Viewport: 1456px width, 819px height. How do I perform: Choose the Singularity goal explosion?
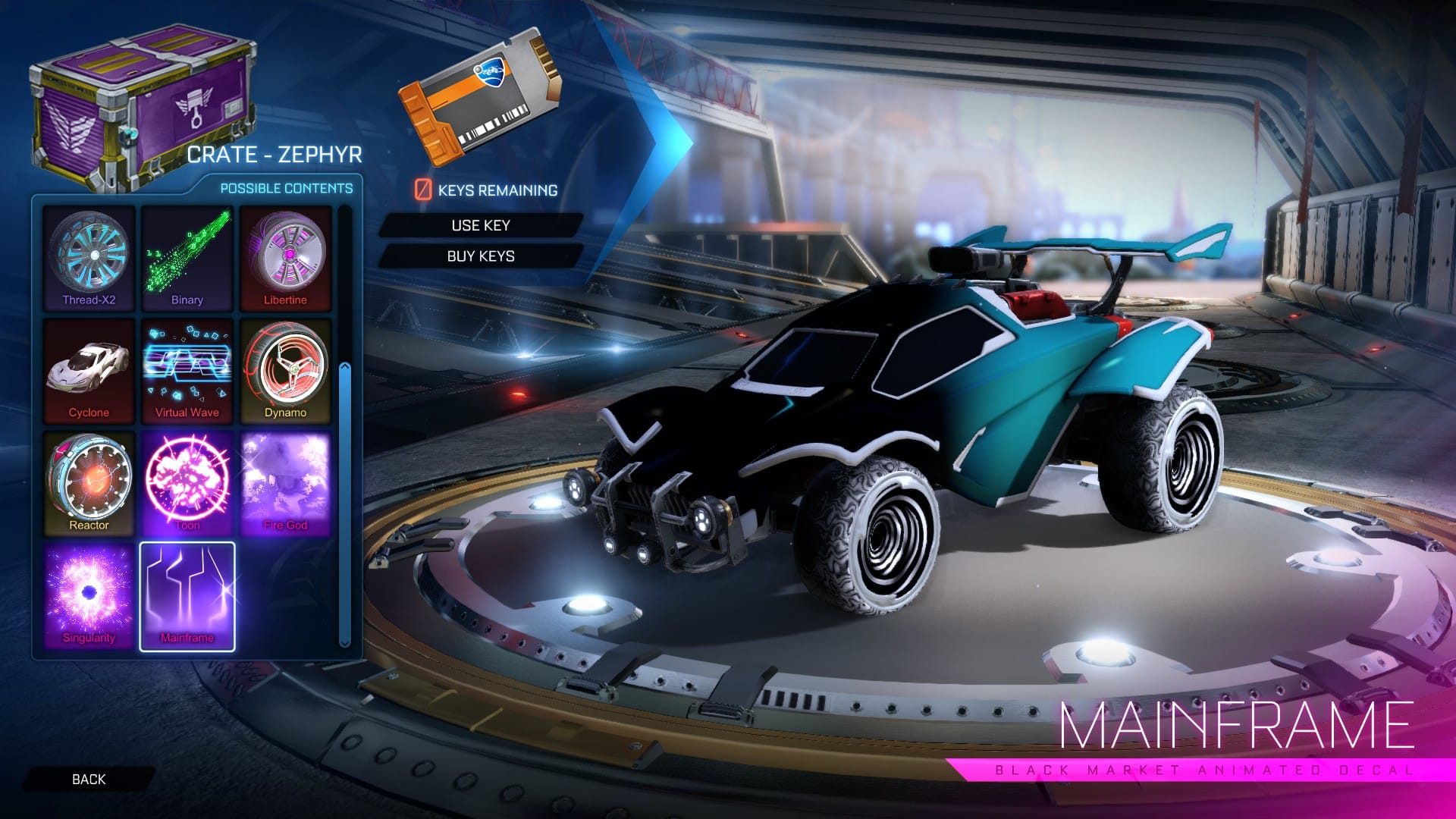[x=89, y=596]
